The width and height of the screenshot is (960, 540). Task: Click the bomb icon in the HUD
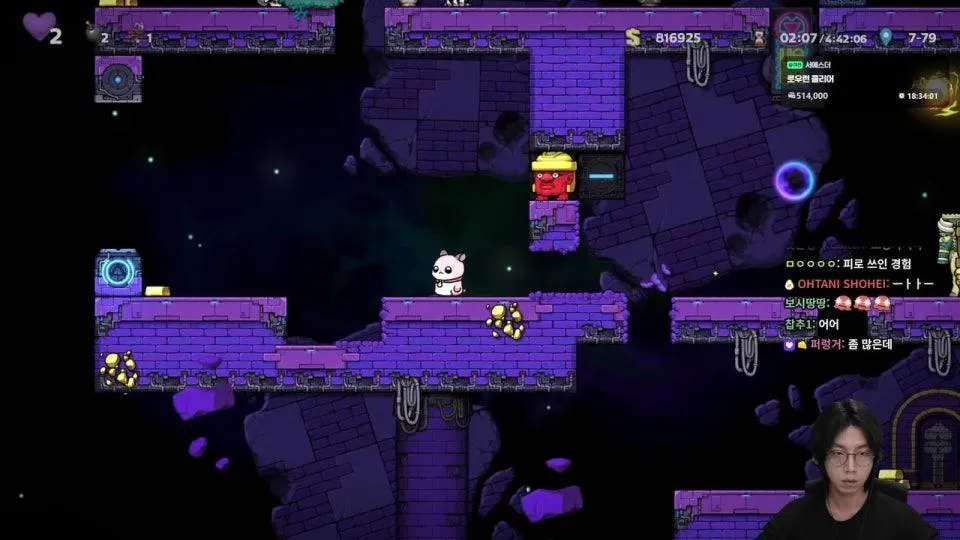93,34
